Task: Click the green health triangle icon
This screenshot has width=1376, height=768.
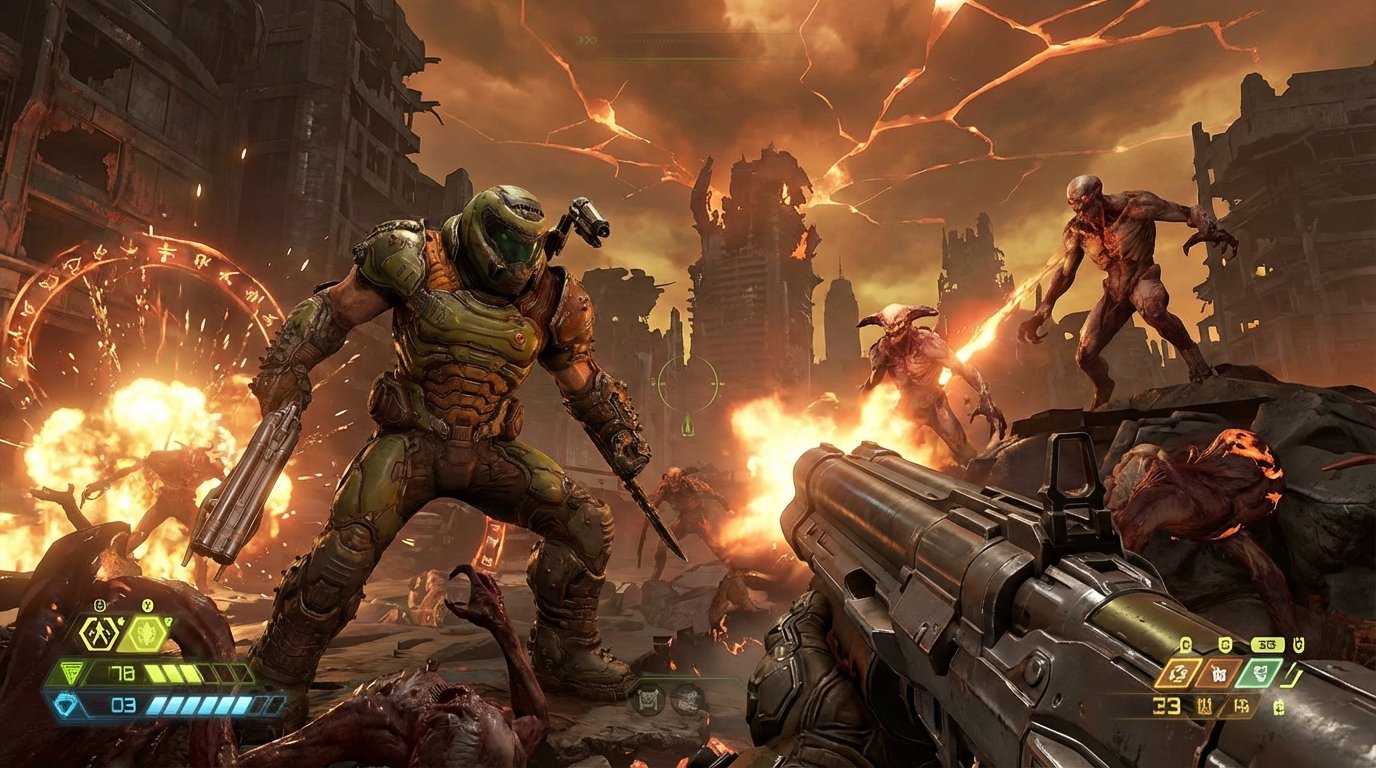Action: click(x=71, y=672)
